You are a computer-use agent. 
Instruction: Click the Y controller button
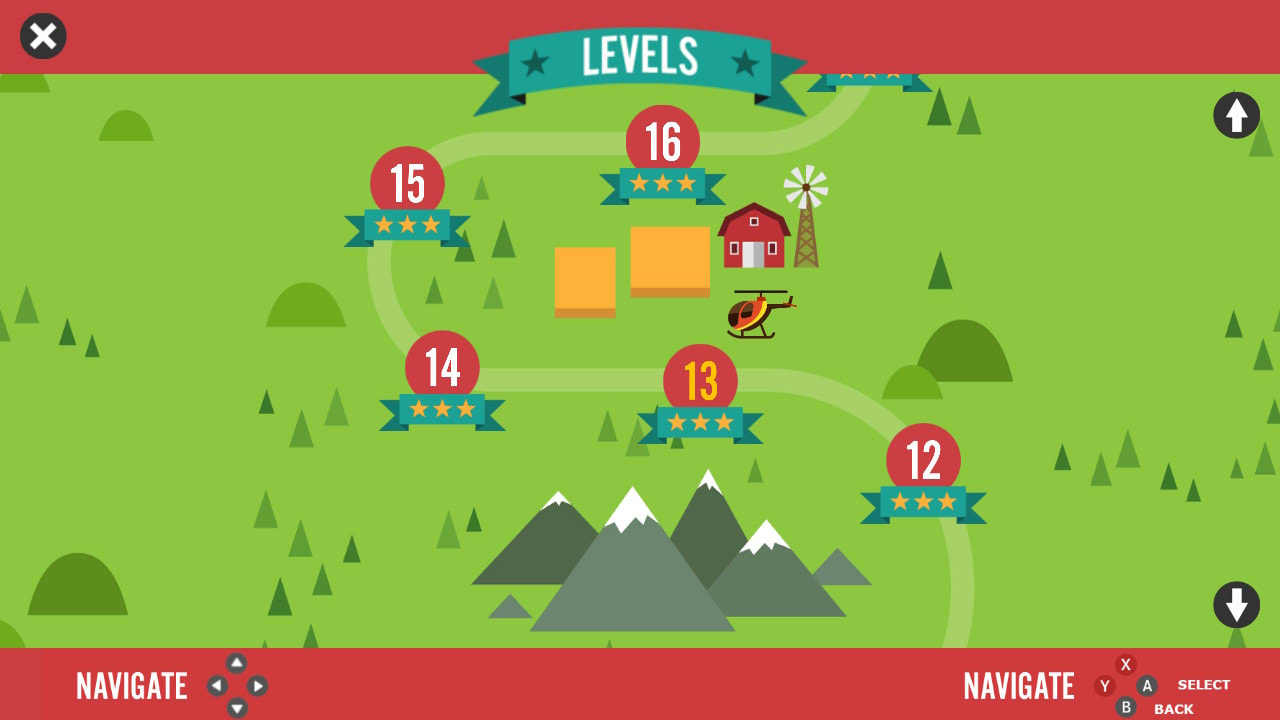tap(1104, 686)
